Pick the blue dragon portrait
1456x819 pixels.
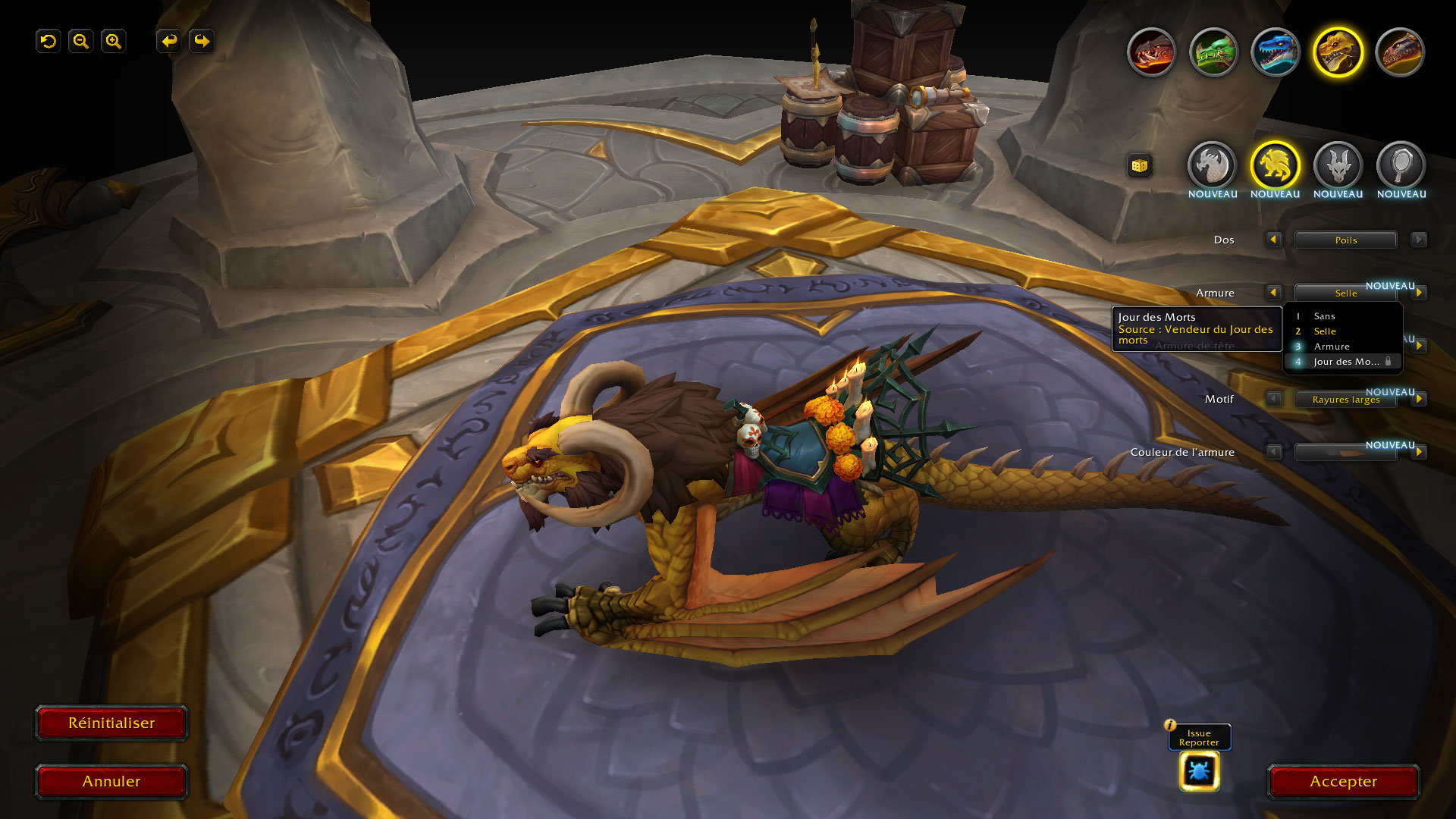click(x=1276, y=52)
